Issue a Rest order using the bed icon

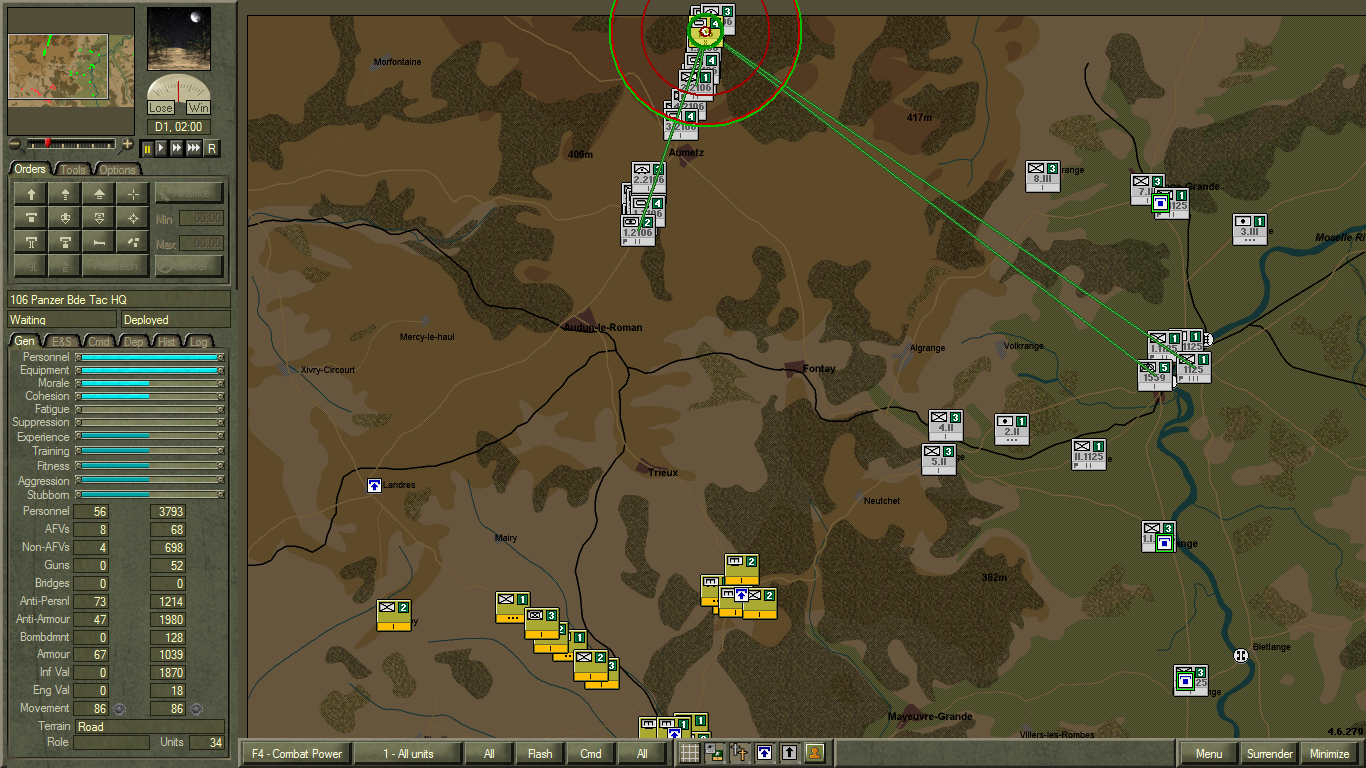[x=98, y=242]
